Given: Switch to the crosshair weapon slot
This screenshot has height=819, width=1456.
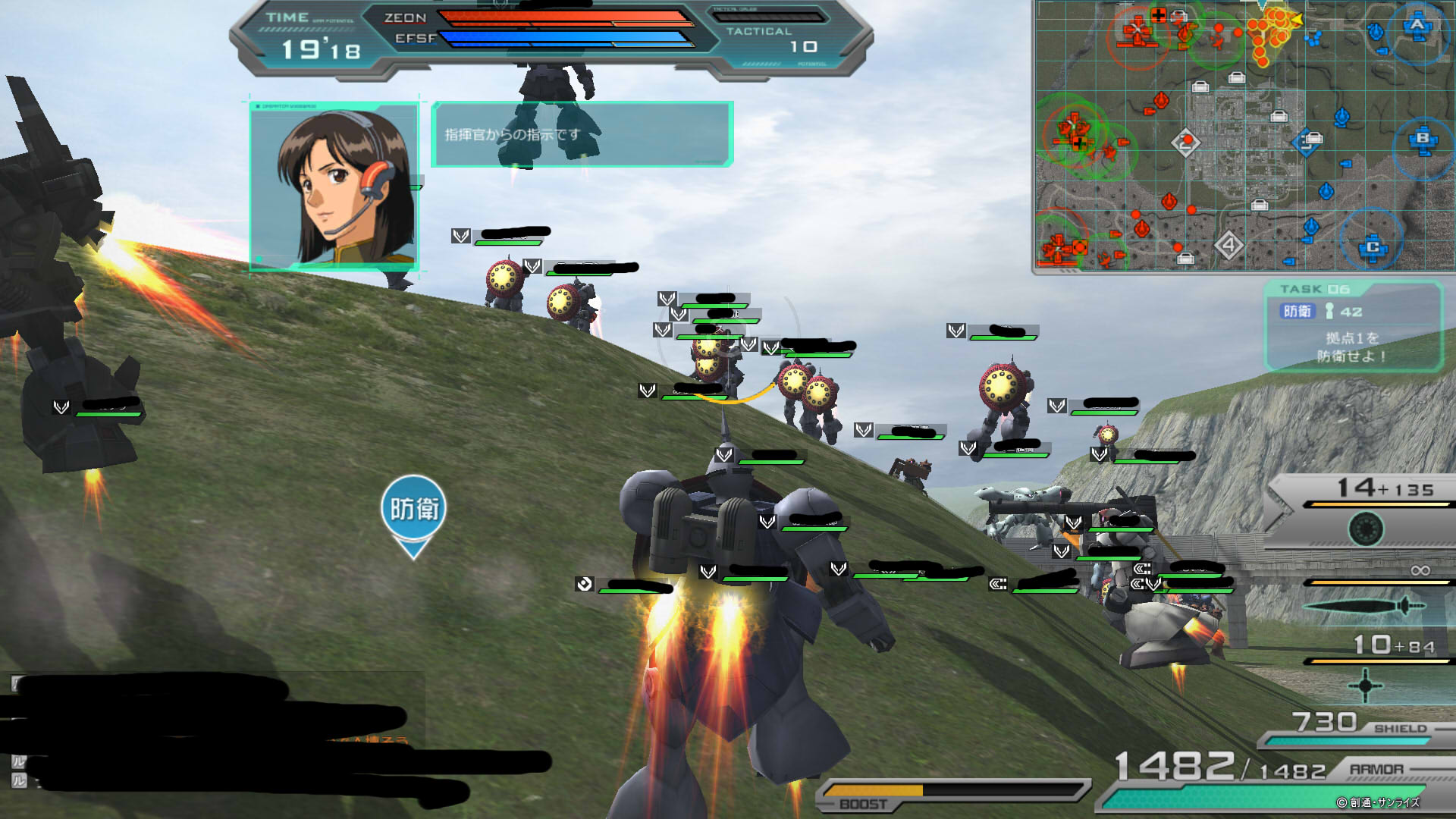Looking at the screenshot, I should (x=1365, y=685).
